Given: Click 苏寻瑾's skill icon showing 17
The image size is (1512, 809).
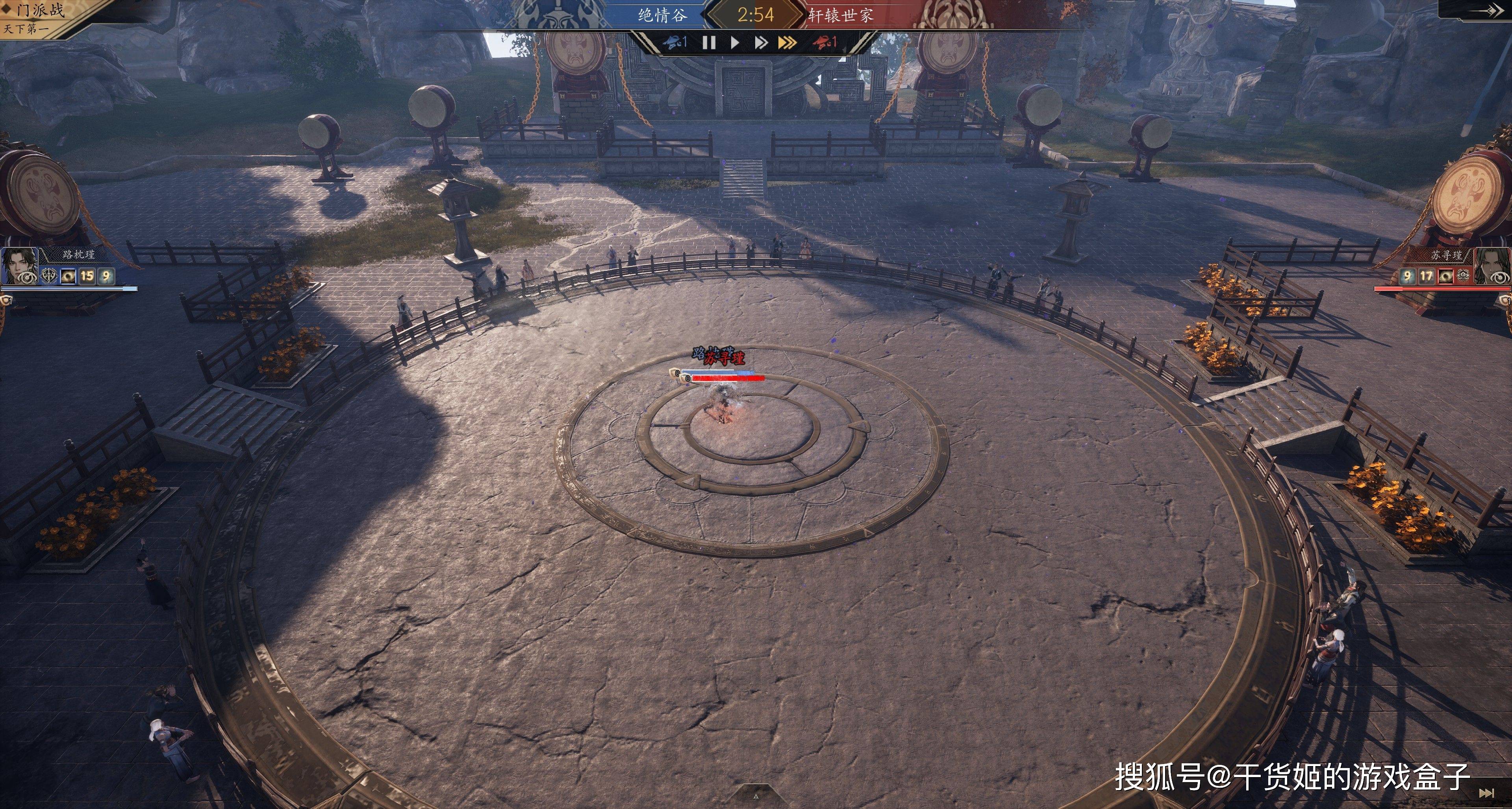Looking at the screenshot, I should pyautogui.click(x=1426, y=276).
